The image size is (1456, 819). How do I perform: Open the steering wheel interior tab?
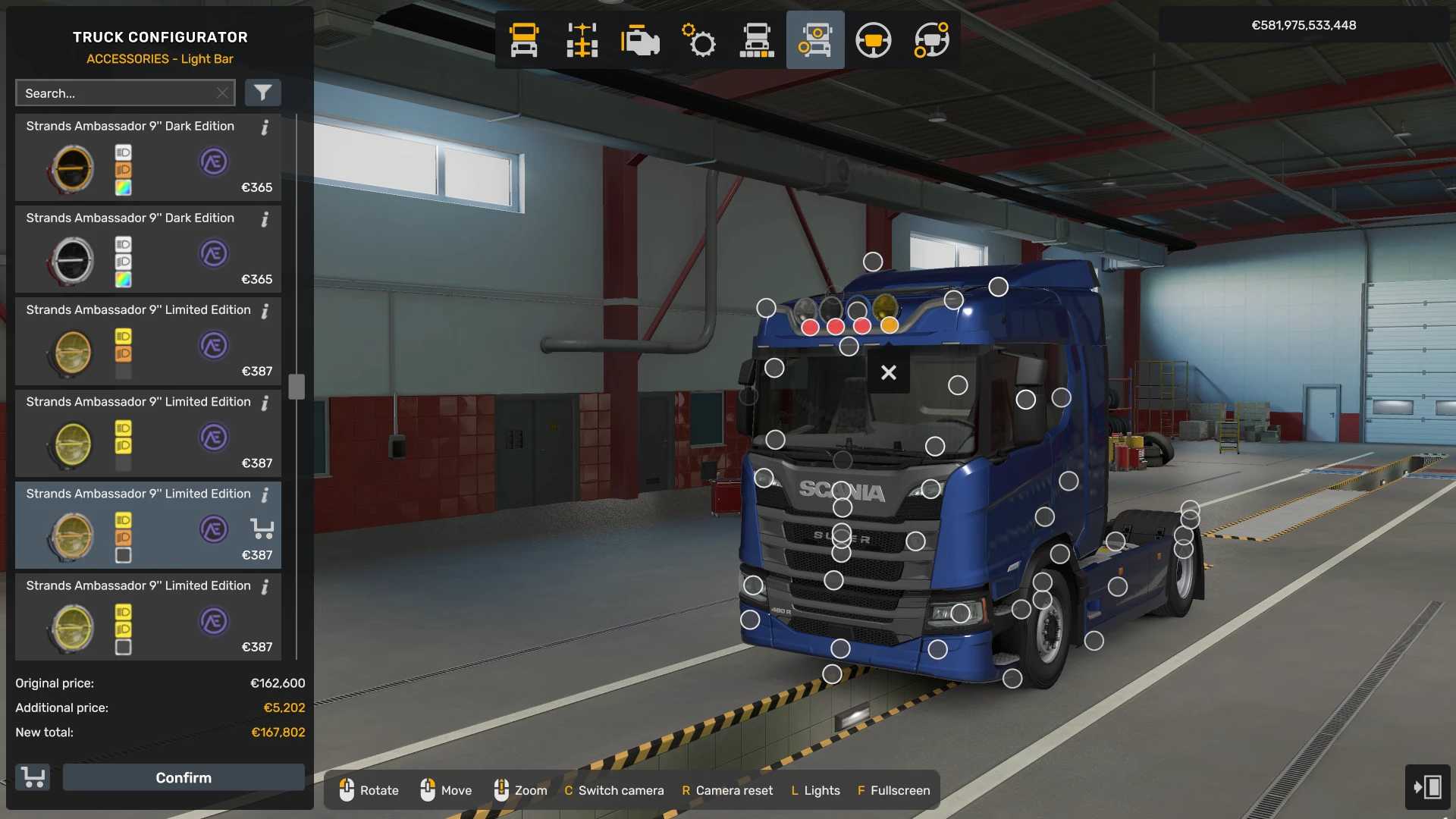[873, 40]
